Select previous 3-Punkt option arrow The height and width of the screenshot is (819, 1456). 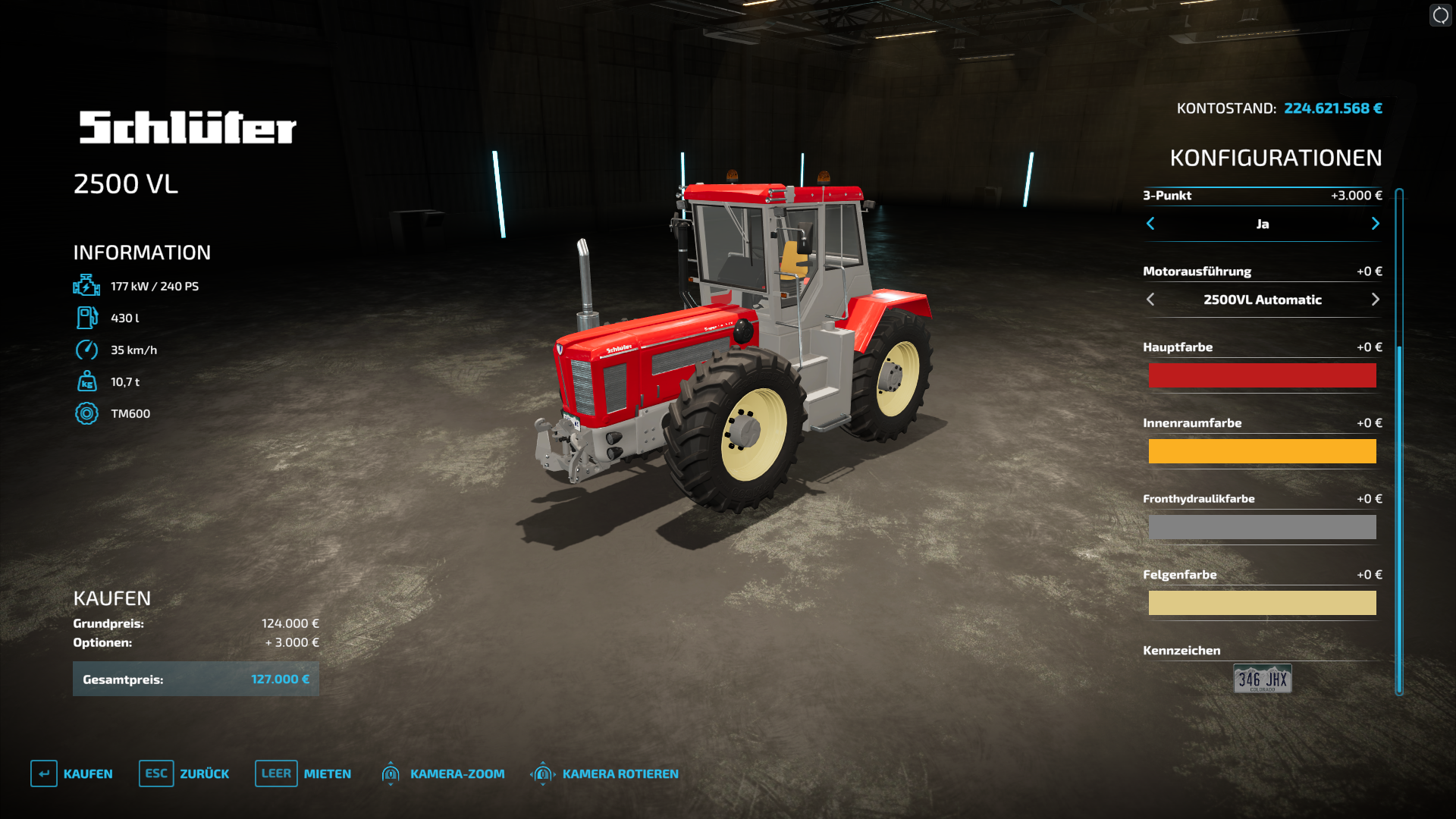(1150, 224)
